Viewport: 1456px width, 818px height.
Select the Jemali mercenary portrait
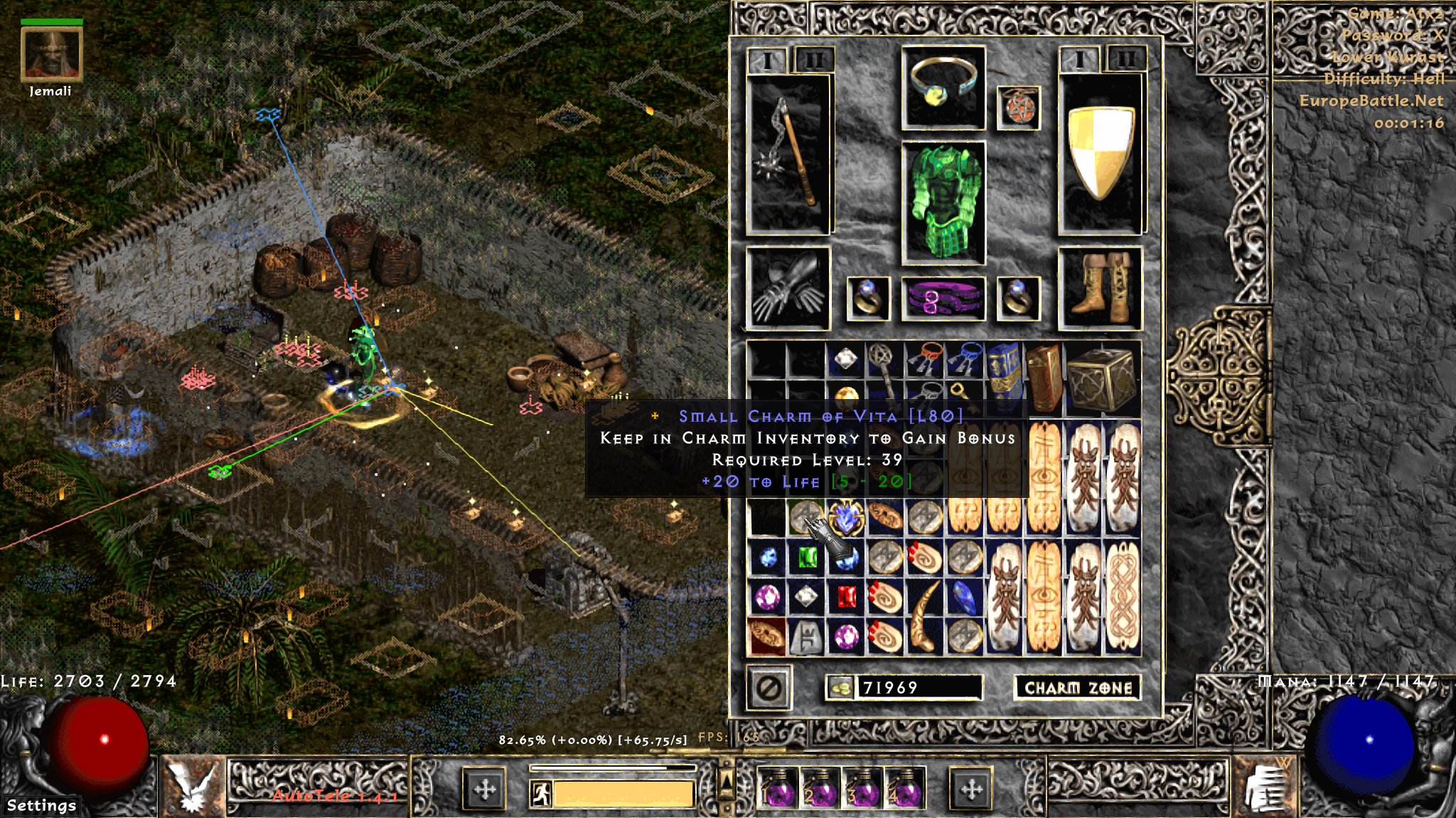tap(51, 53)
